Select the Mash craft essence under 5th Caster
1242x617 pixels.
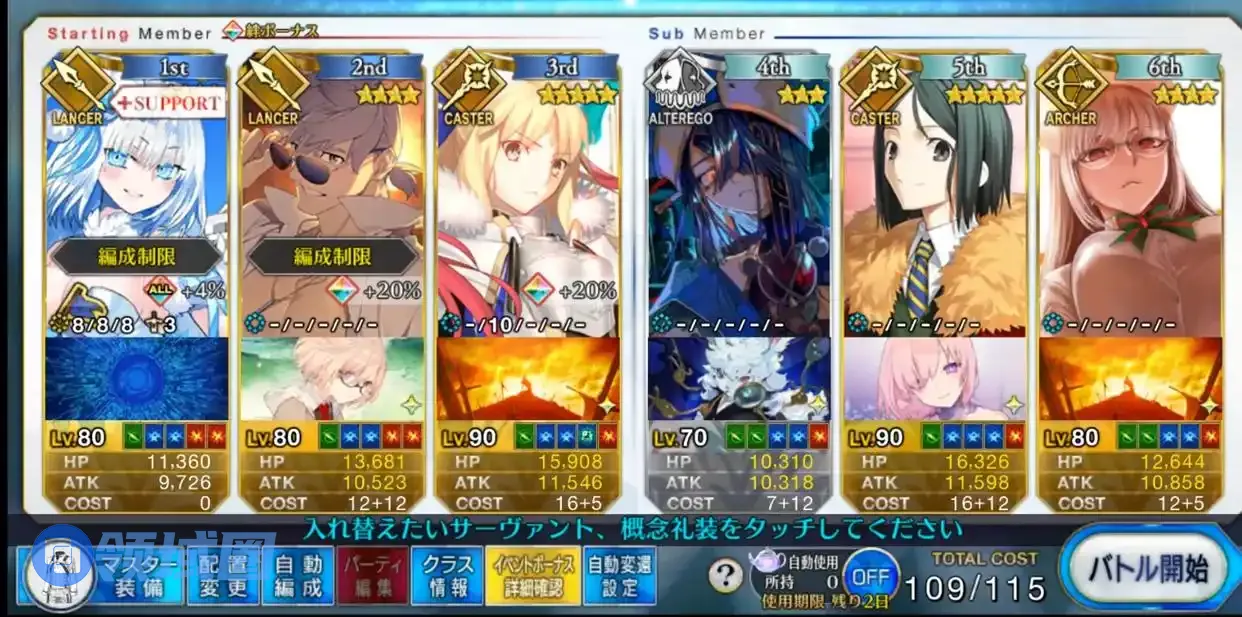(934, 379)
